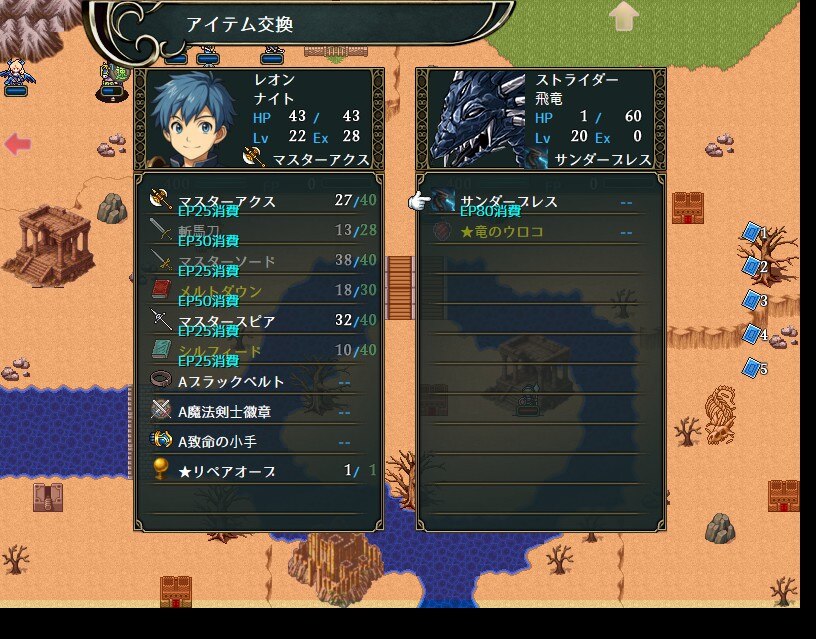
Task: Click the blue card shortcut numbered 2
Action: [x=753, y=267]
